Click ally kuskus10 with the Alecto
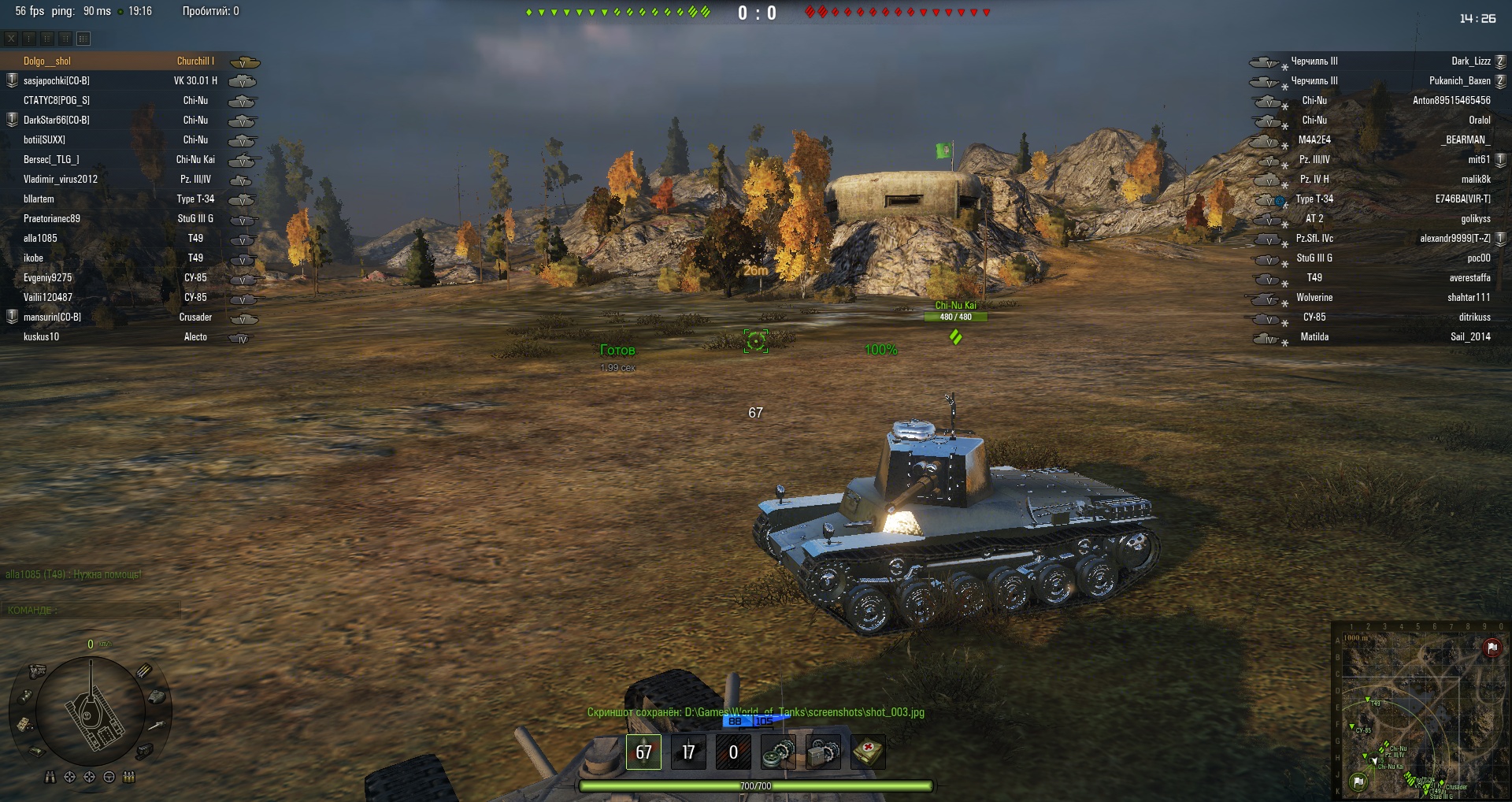The height and width of the screenshot is (802, 1512). point(42,337)
